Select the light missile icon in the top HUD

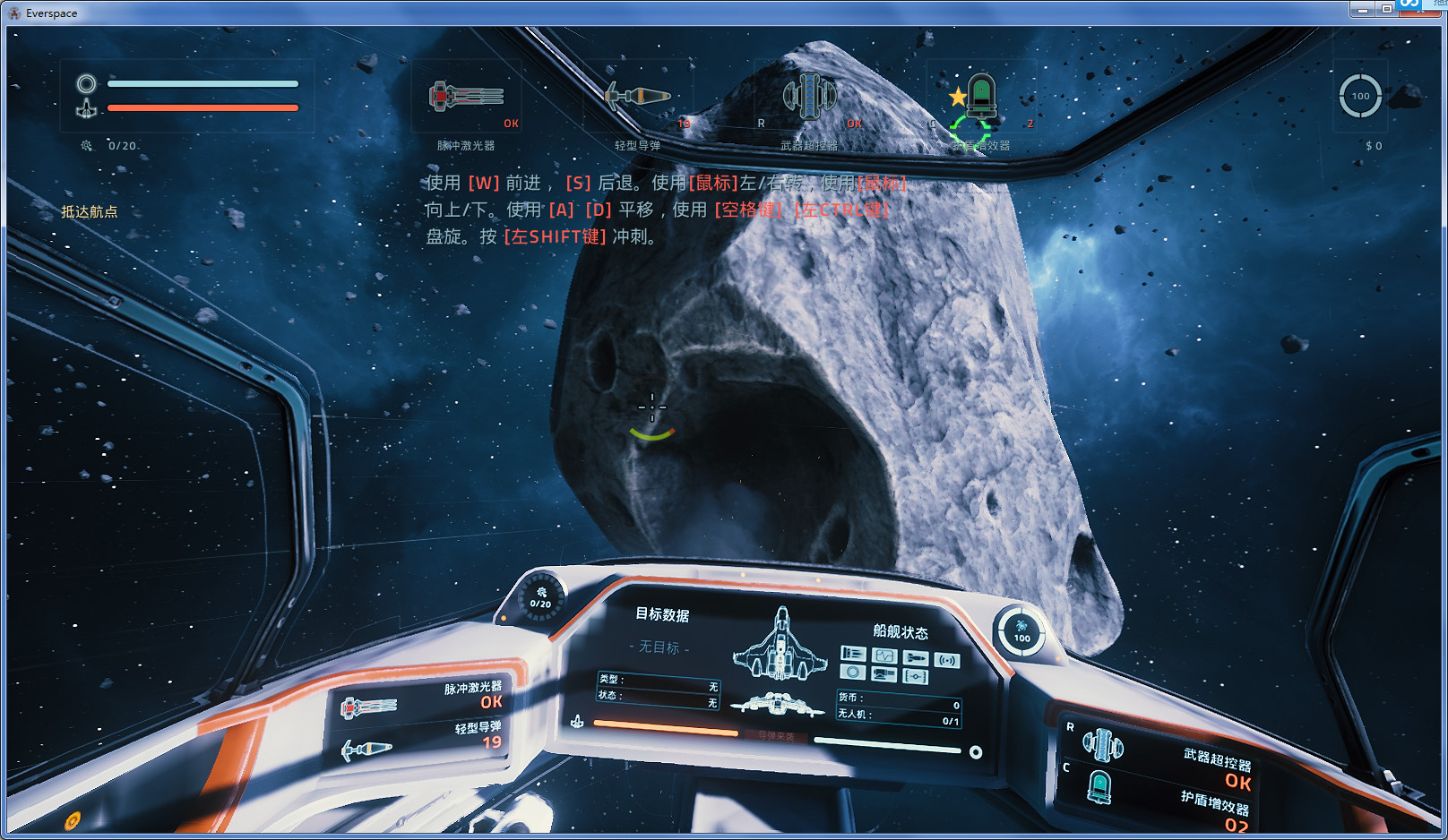(637, 96)
